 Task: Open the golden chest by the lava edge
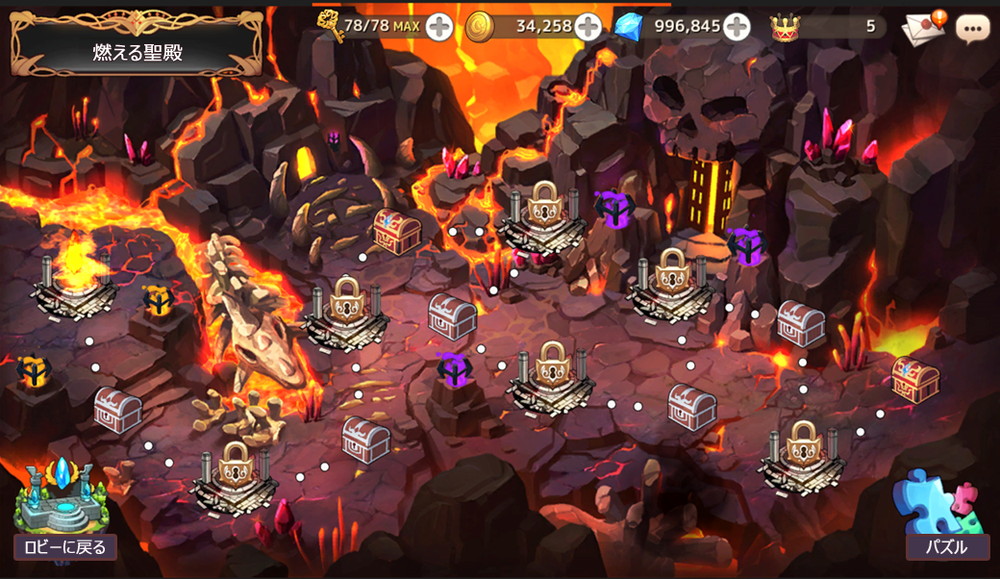(x=915, y=379)
